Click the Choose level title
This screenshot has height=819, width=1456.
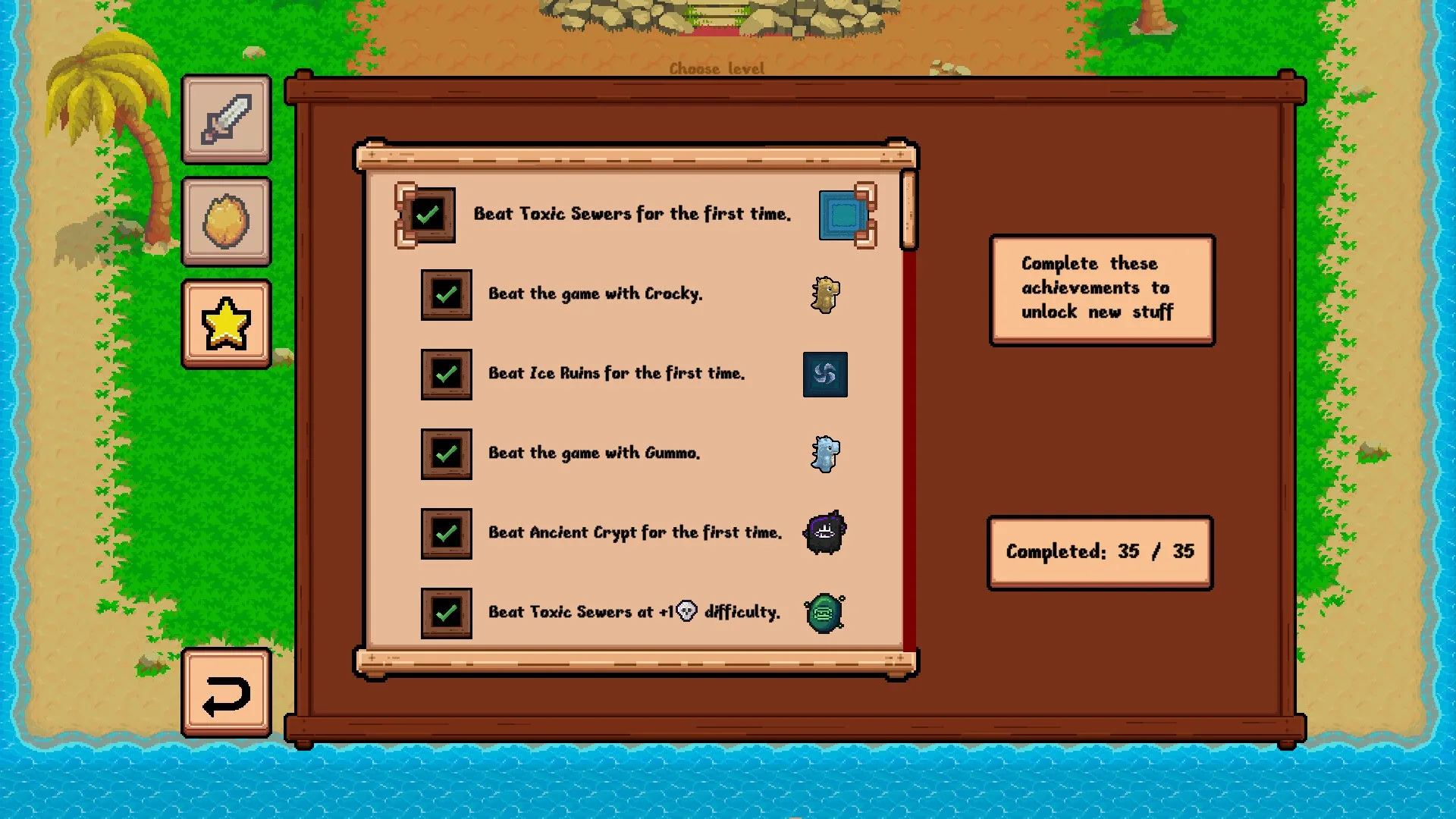click(717, 68)
